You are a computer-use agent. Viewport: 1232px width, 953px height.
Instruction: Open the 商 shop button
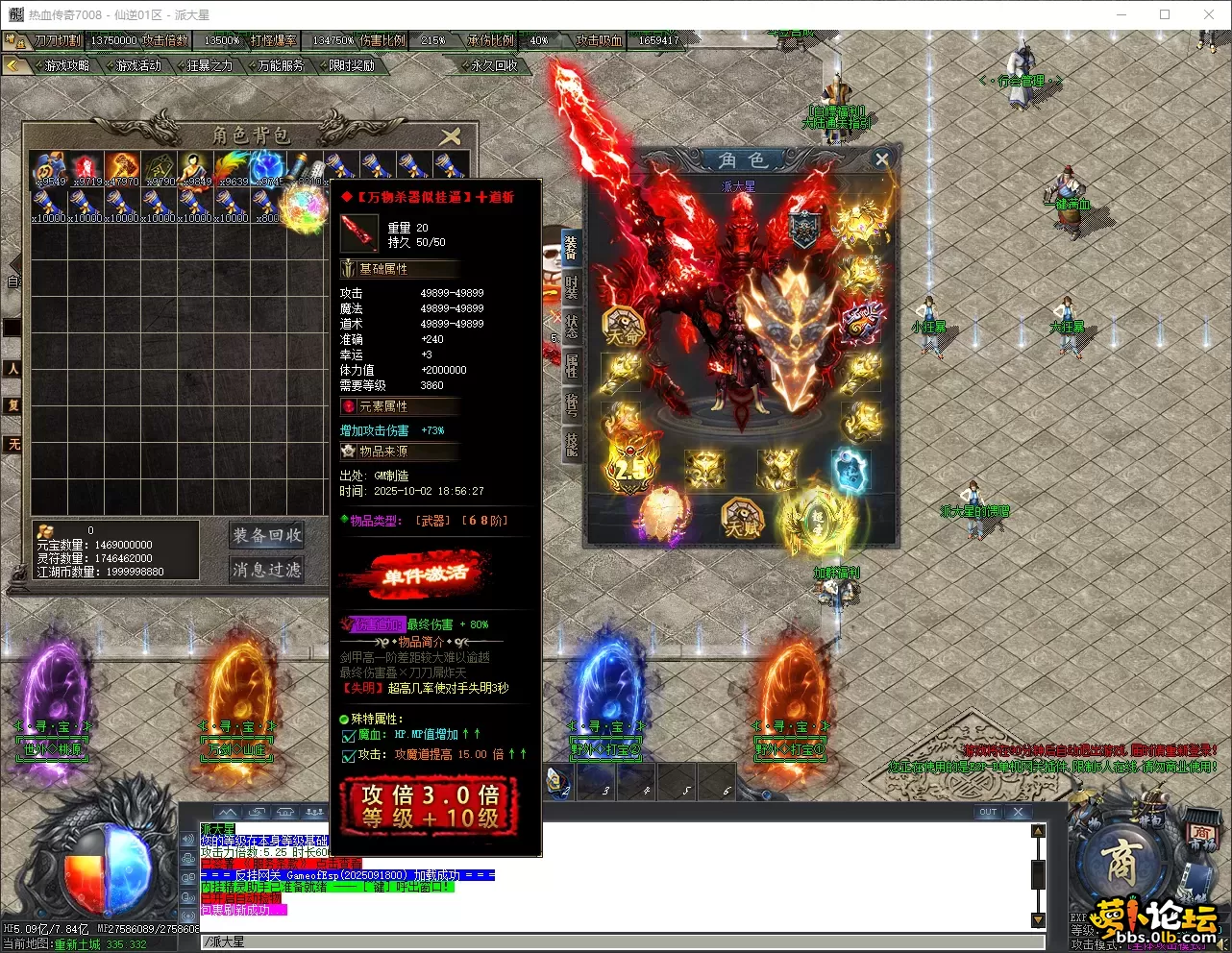coord(1121,863)
